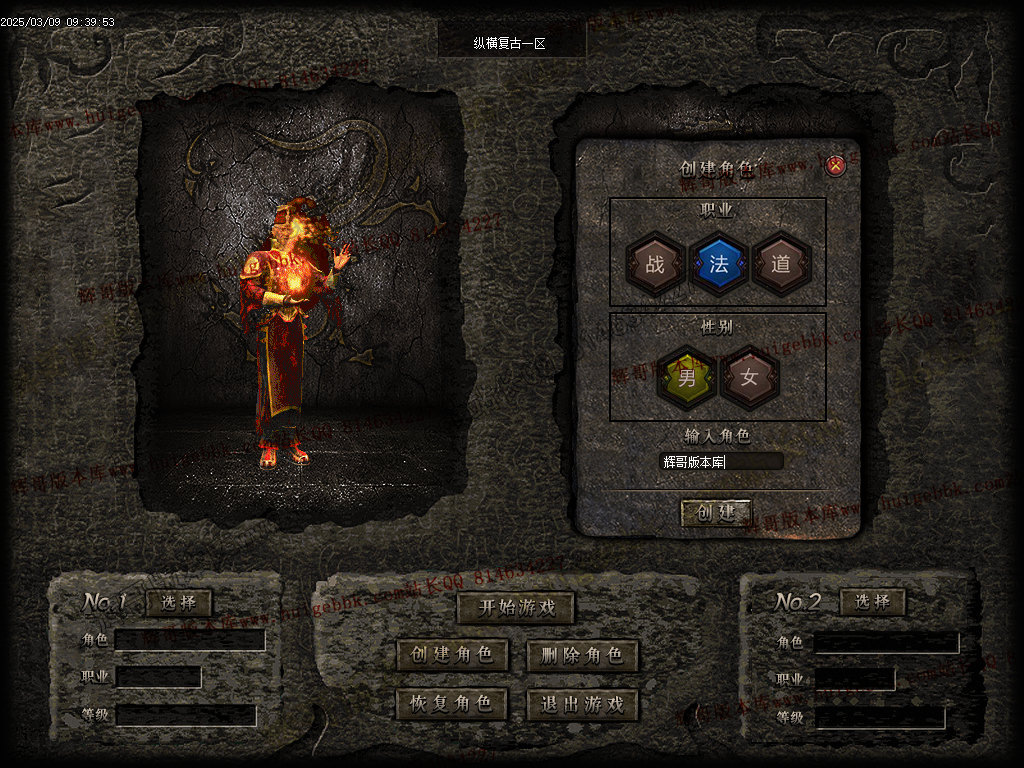
Task: Choose 删除角色 delete character
Action: click(582, 655)
